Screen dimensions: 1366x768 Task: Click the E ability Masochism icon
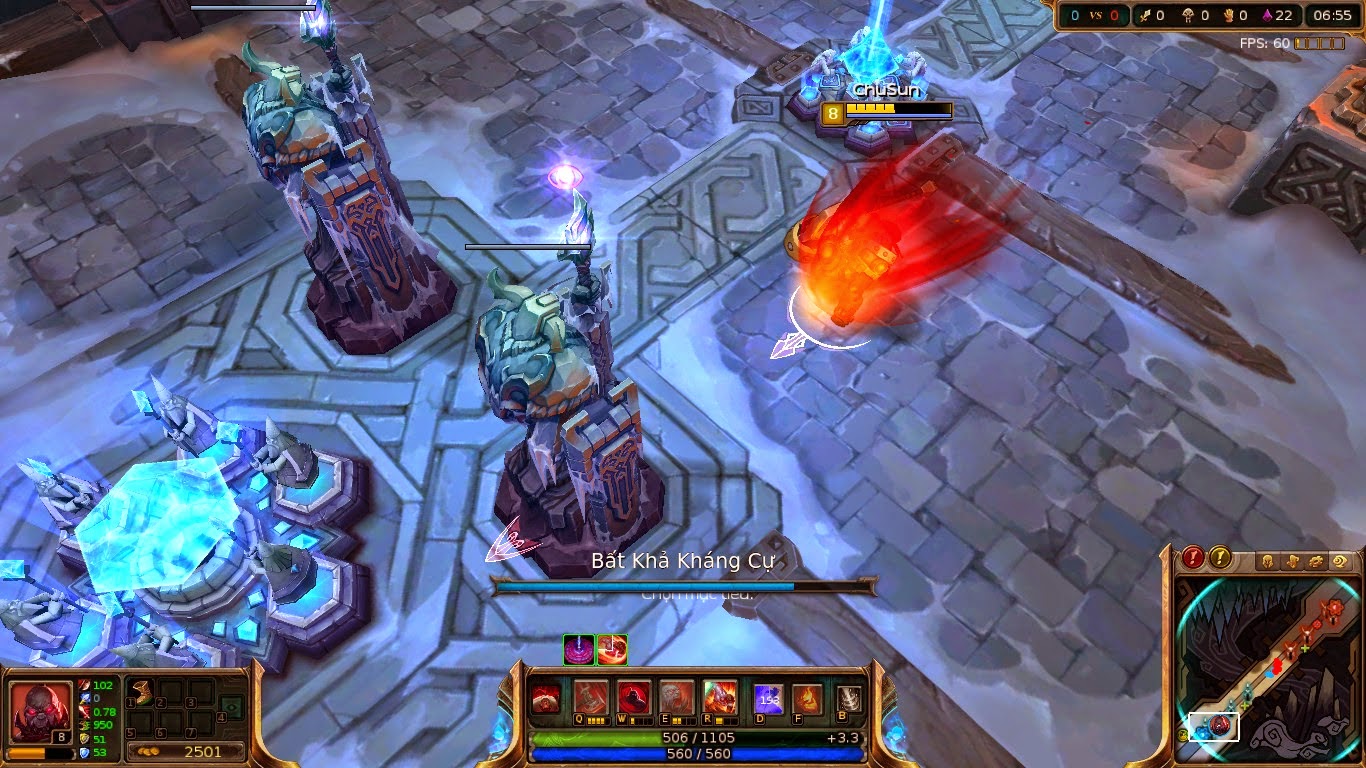(x=676, y=697)
